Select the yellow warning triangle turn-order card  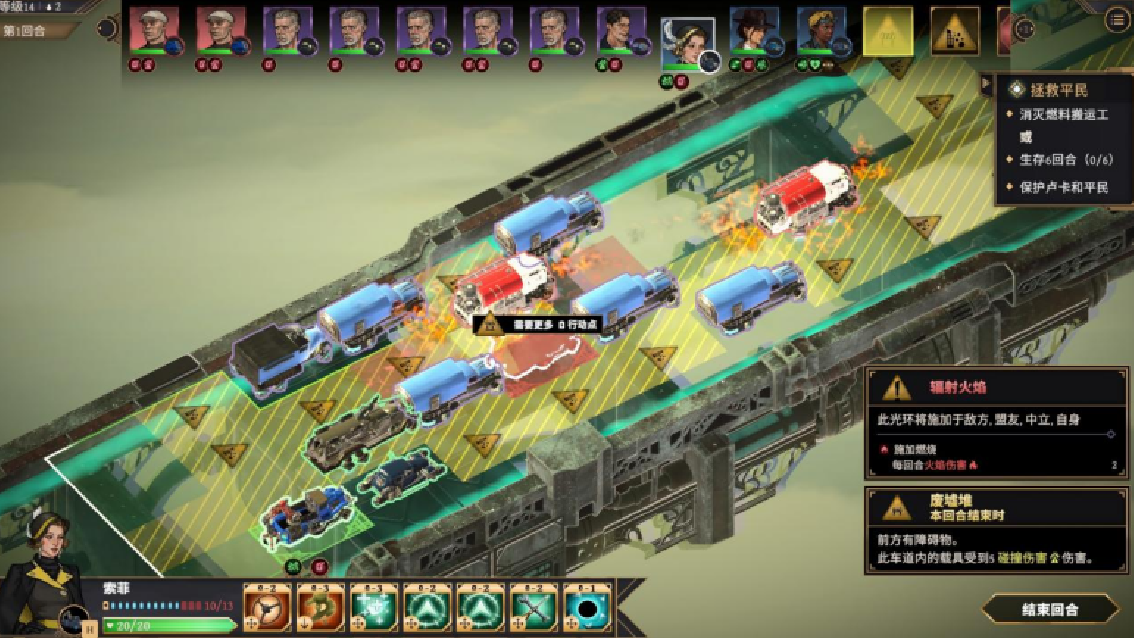[x=888, y=32]
